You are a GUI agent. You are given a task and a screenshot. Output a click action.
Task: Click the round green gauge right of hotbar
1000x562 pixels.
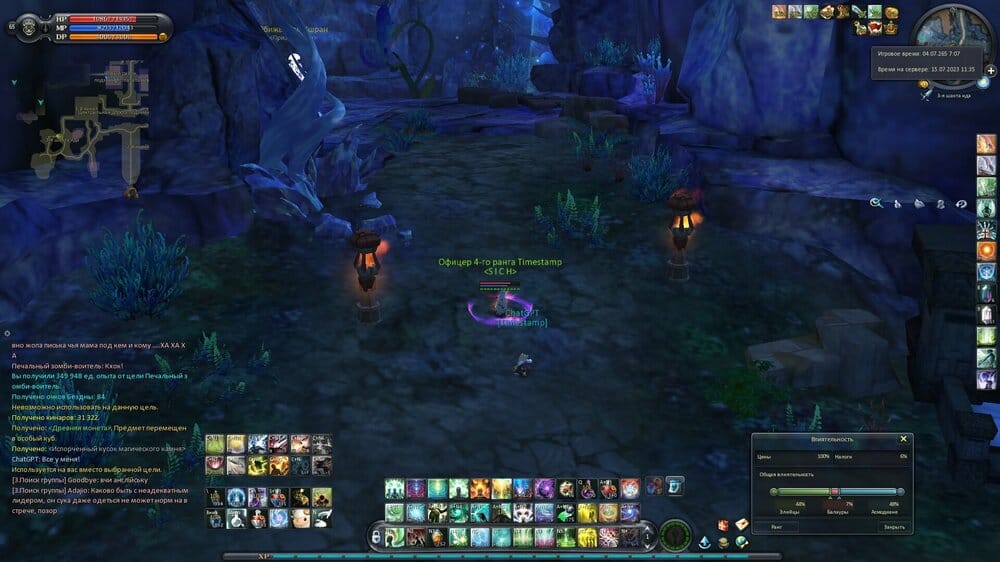676,535
